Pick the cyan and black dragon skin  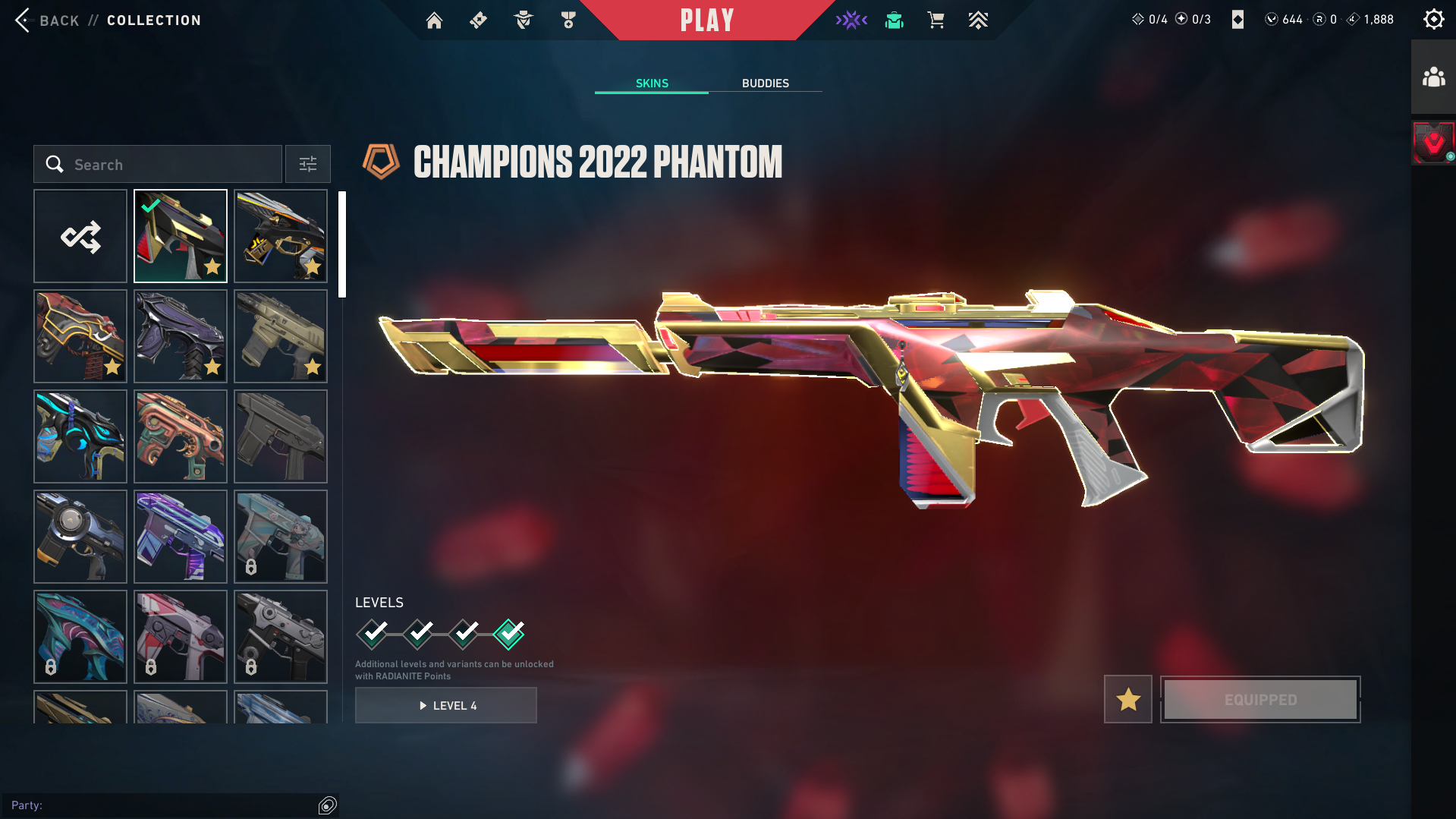(x=80, y=437)
